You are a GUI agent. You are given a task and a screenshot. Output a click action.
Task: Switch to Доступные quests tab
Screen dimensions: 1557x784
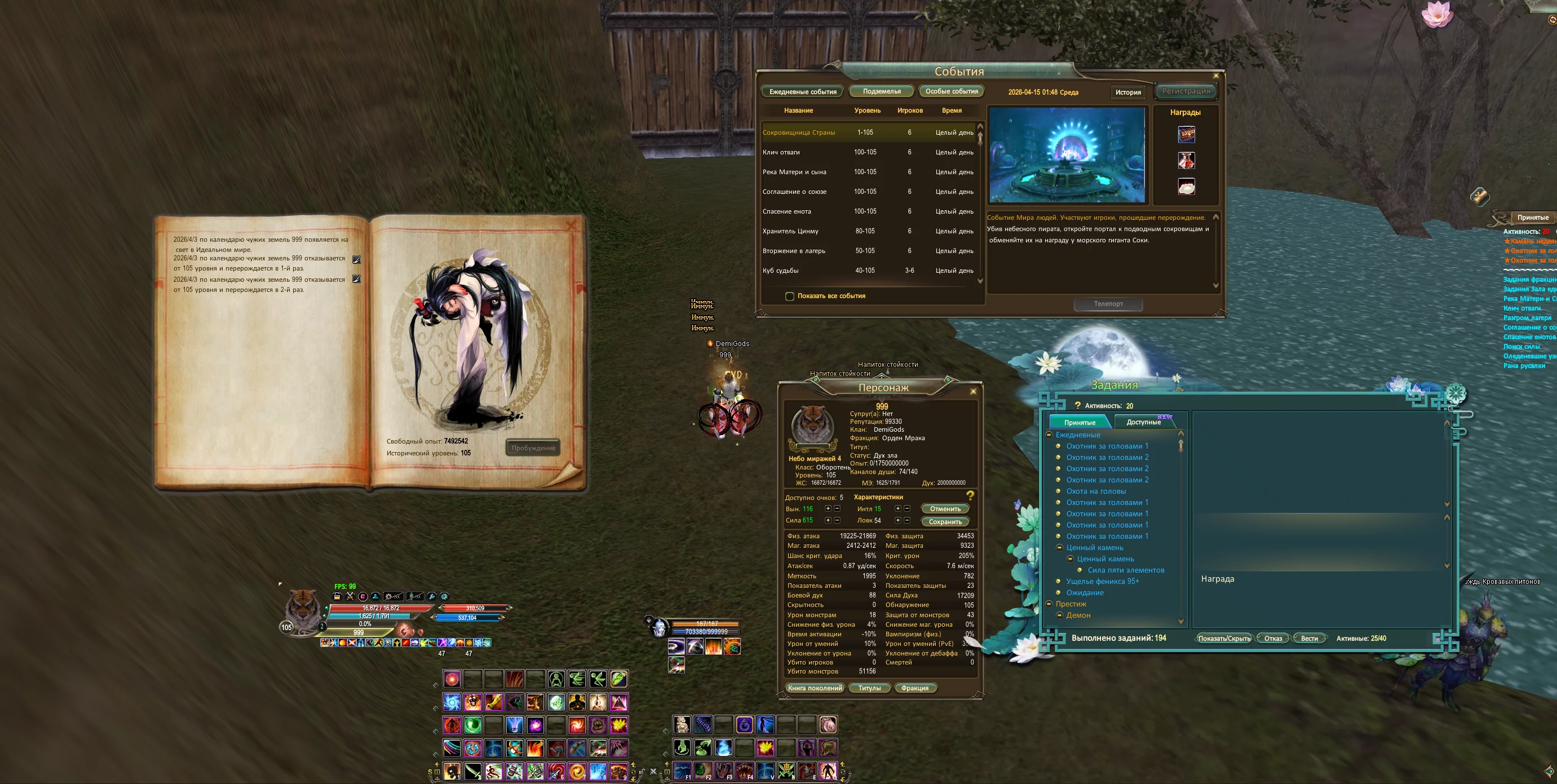[x=1144, y=422]
